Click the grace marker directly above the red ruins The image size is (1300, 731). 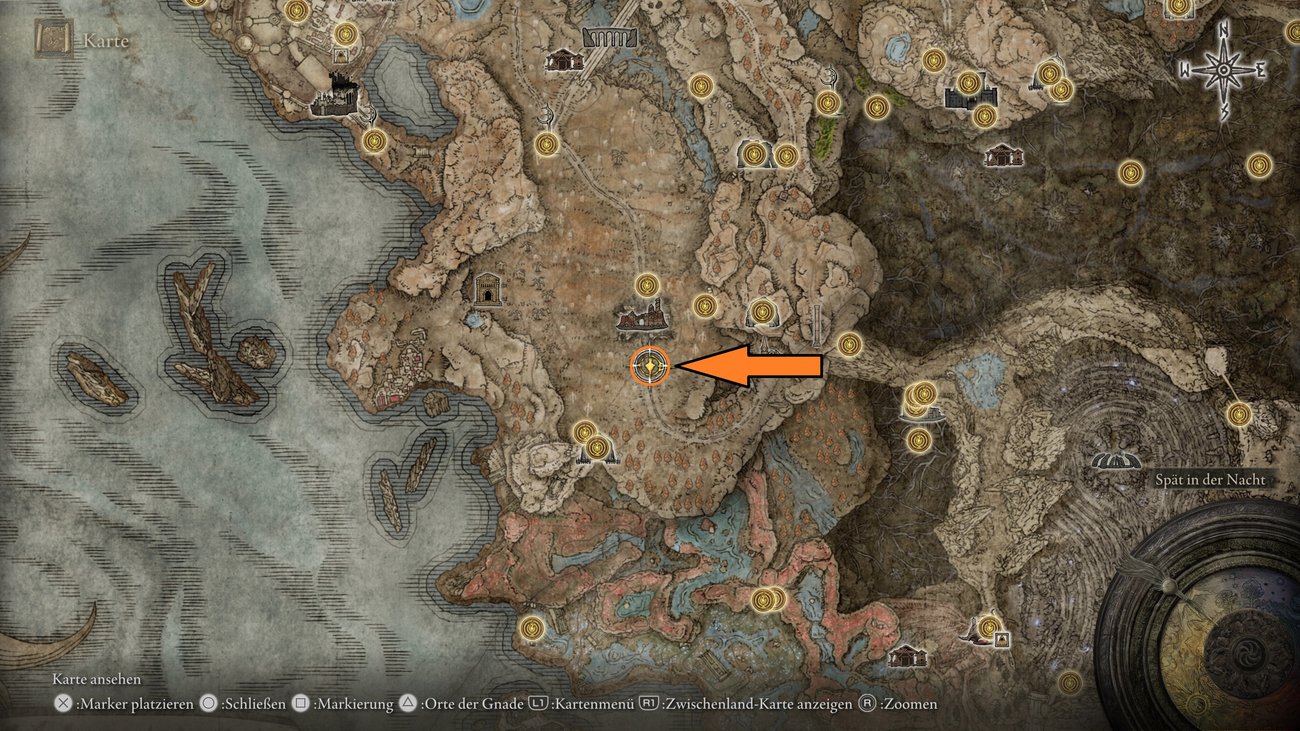(648, 285)
